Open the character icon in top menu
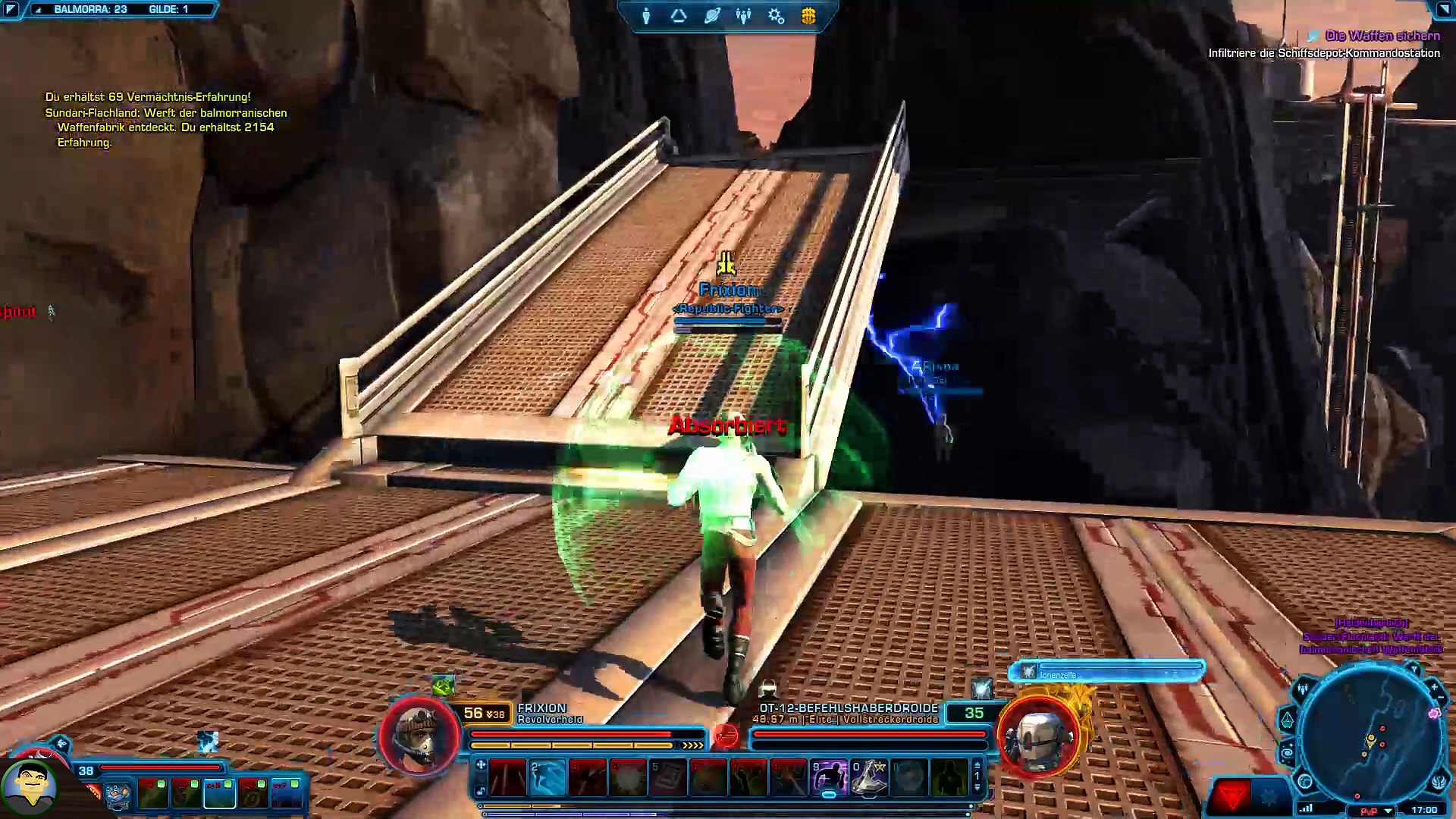 click(x=646, y=16)
